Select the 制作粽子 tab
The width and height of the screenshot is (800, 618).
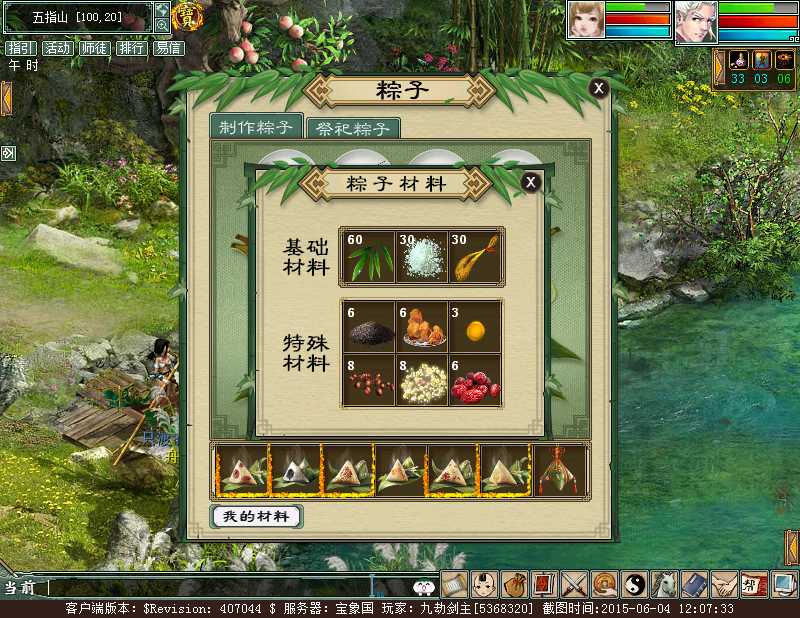(256, 127)
